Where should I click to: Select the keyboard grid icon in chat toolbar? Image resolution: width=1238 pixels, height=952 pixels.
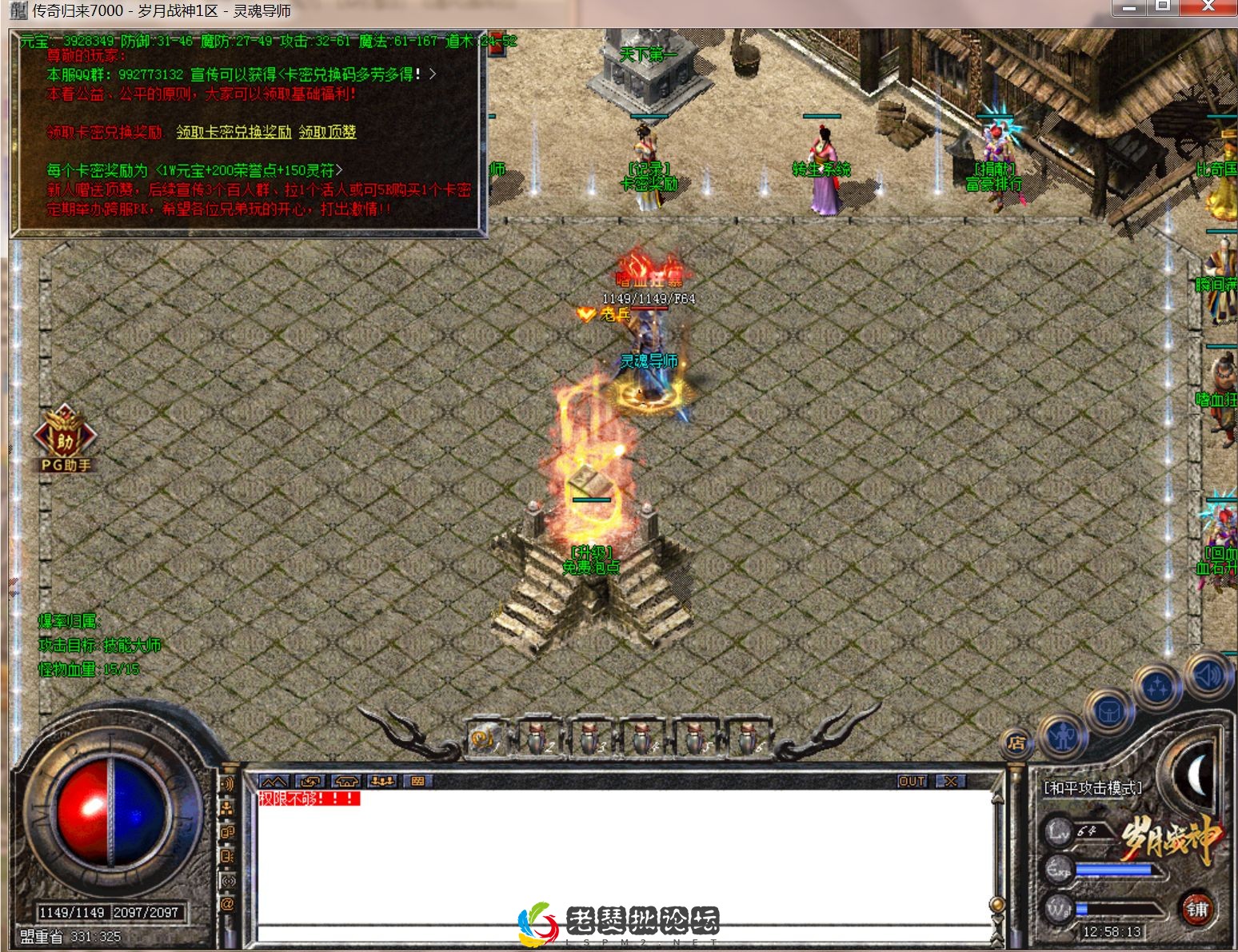(x=419, y=781)
